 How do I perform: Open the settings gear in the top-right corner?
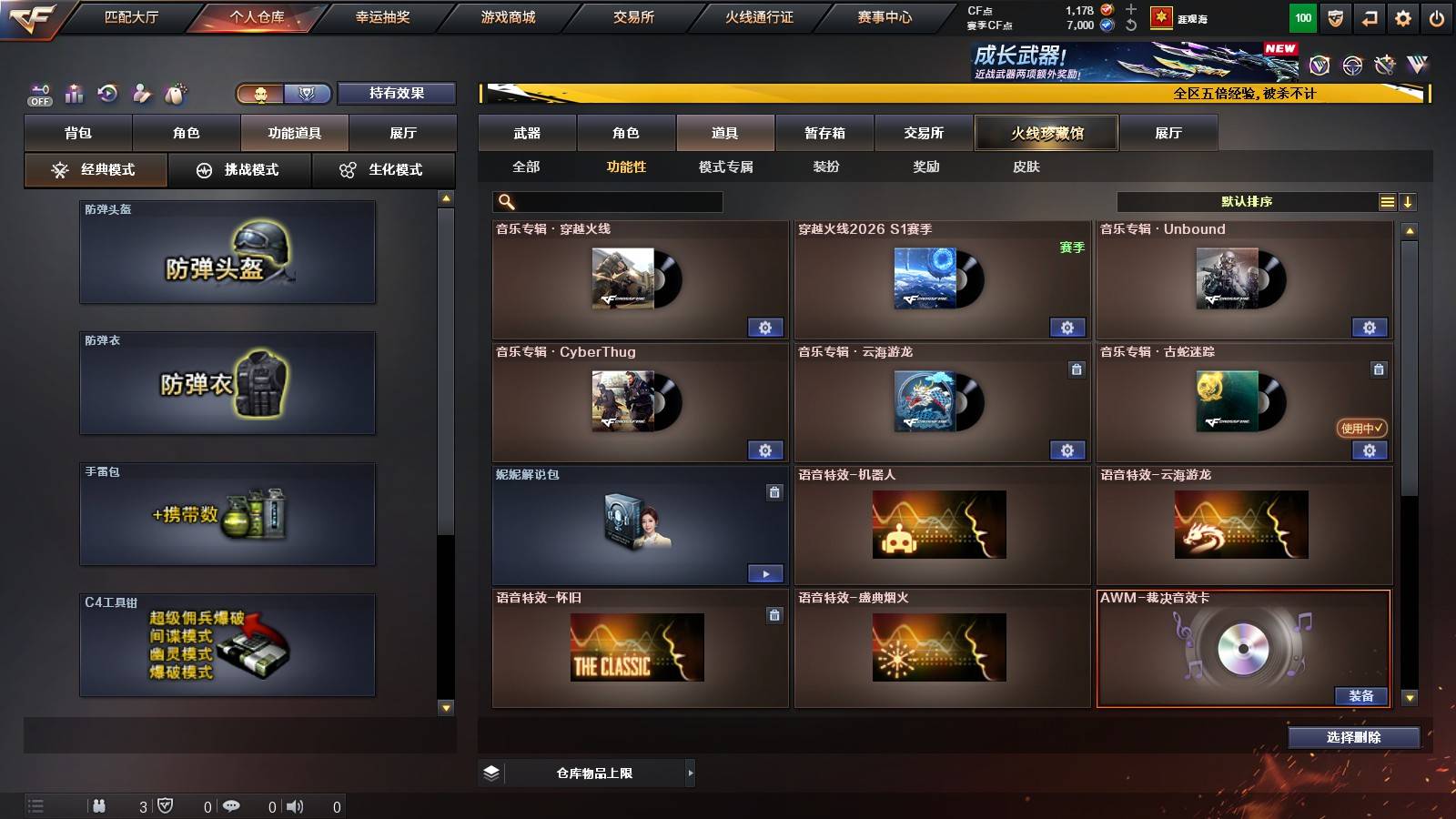click(1402, 17)
